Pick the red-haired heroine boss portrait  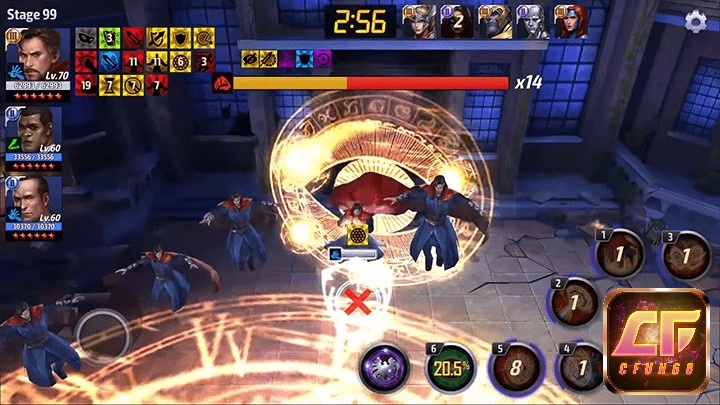[x=570, y=21]
